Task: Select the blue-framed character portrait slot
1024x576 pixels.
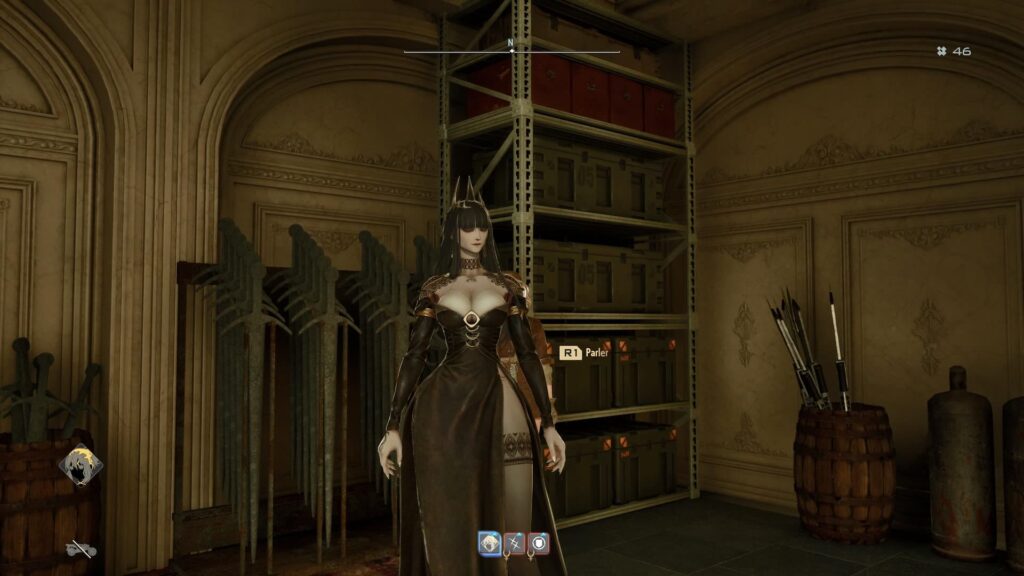Action: pyautogui.click(x=490, y=543)
